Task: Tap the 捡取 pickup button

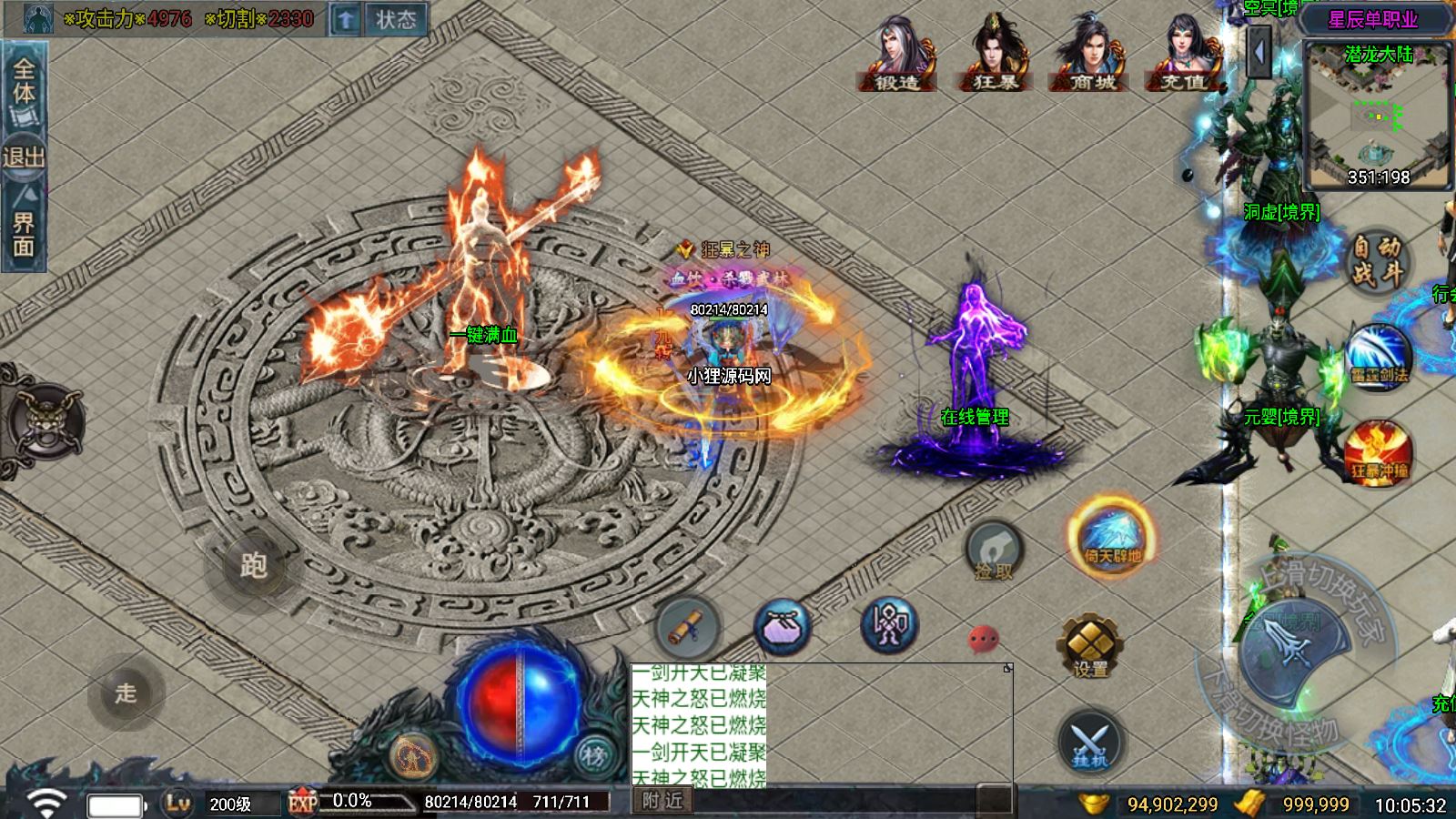Action: [x=994, y=551]
